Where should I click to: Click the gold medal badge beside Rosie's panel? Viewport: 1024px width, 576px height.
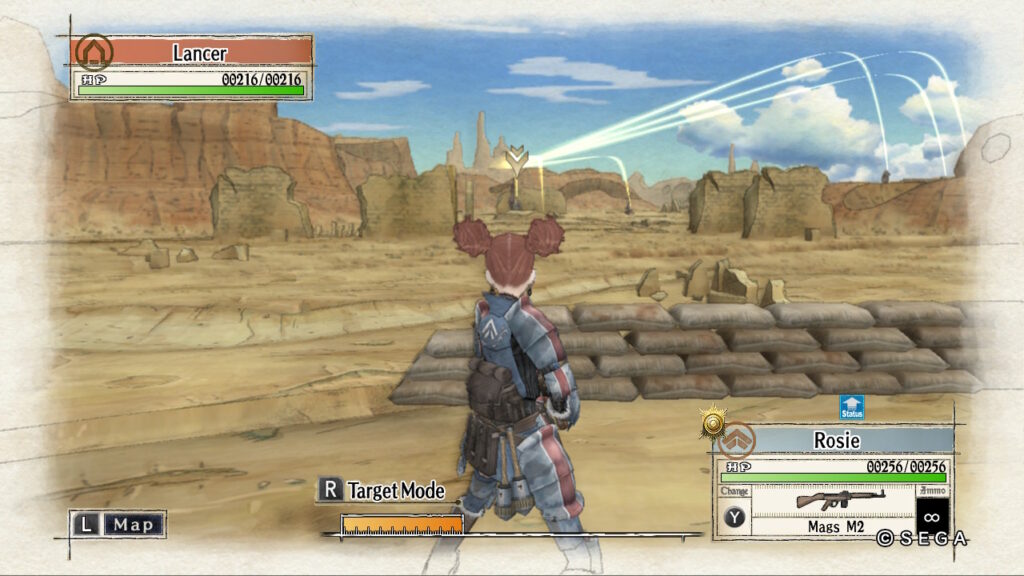(x=713, y=424)
